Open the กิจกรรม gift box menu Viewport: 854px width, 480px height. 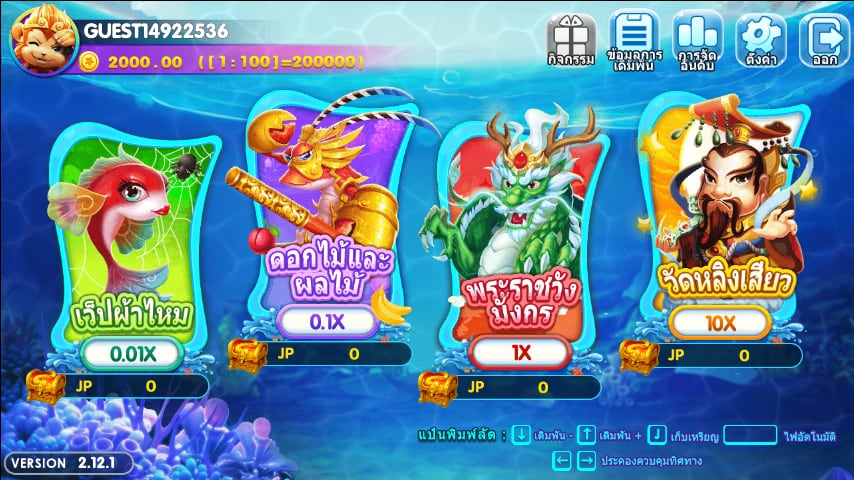pos(572,39)
